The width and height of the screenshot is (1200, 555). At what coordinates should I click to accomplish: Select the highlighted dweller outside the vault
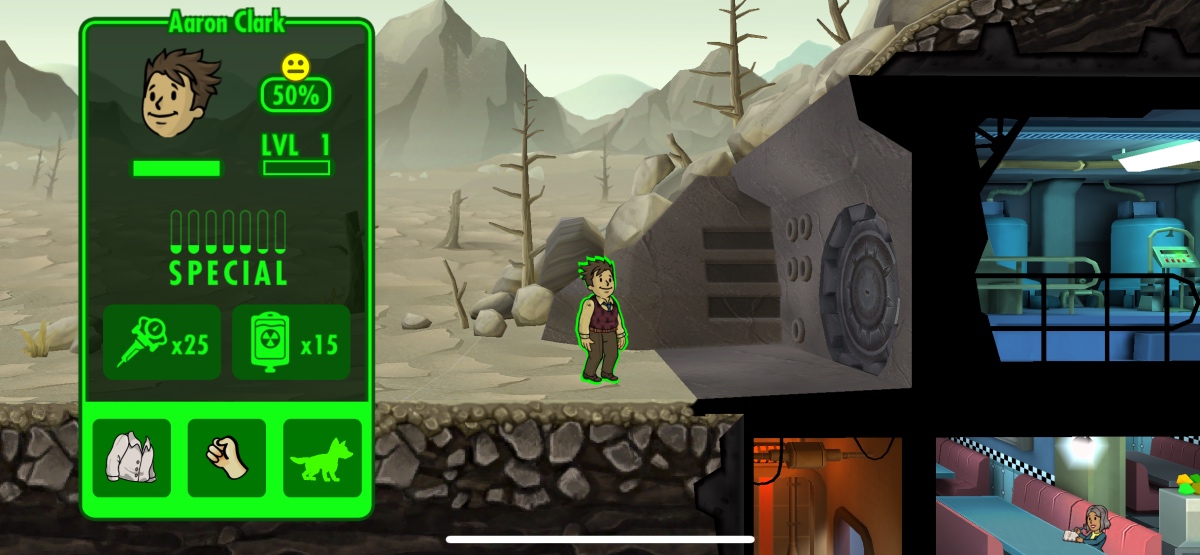tap(601, 320)
